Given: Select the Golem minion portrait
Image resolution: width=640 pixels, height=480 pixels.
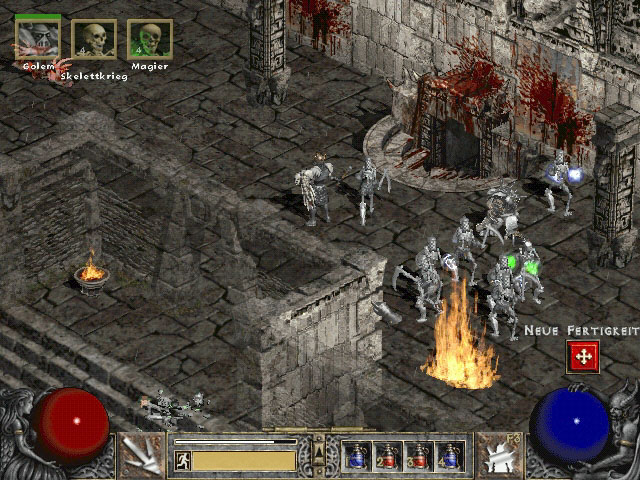Looking at the screenshot, I should tap(37, 37).
